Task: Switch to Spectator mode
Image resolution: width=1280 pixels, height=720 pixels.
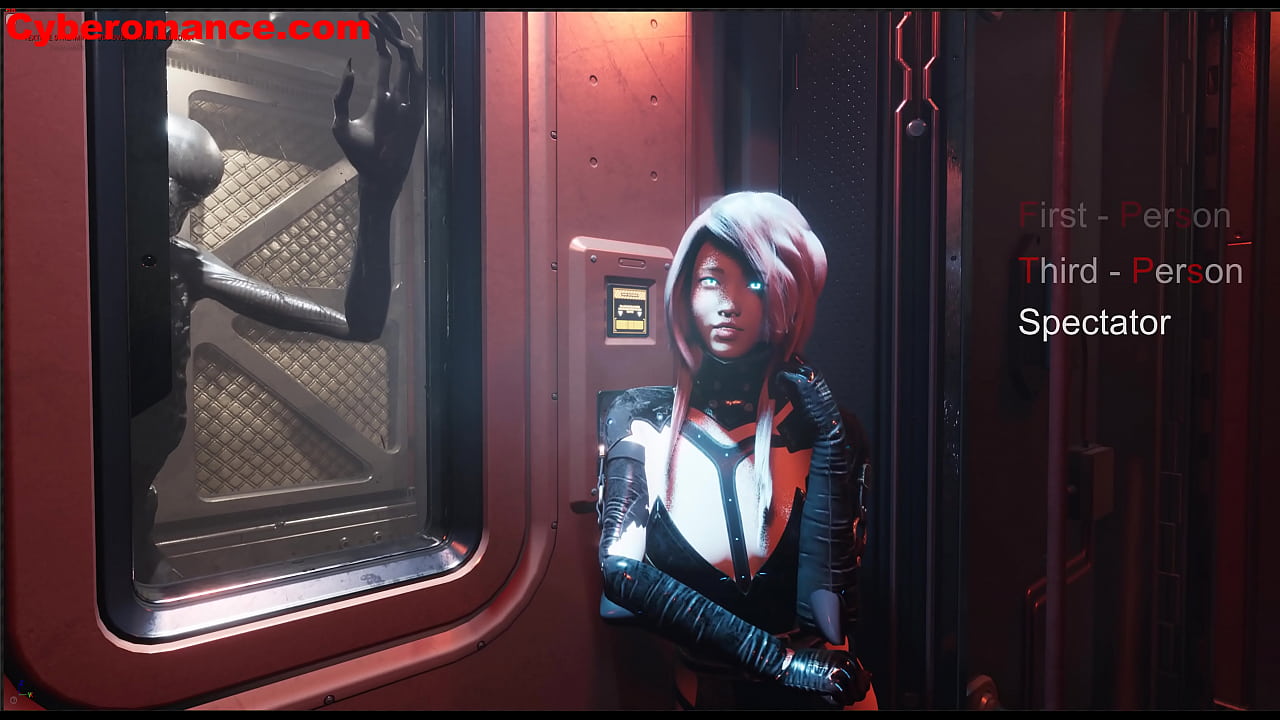Action: point(1094,323)
